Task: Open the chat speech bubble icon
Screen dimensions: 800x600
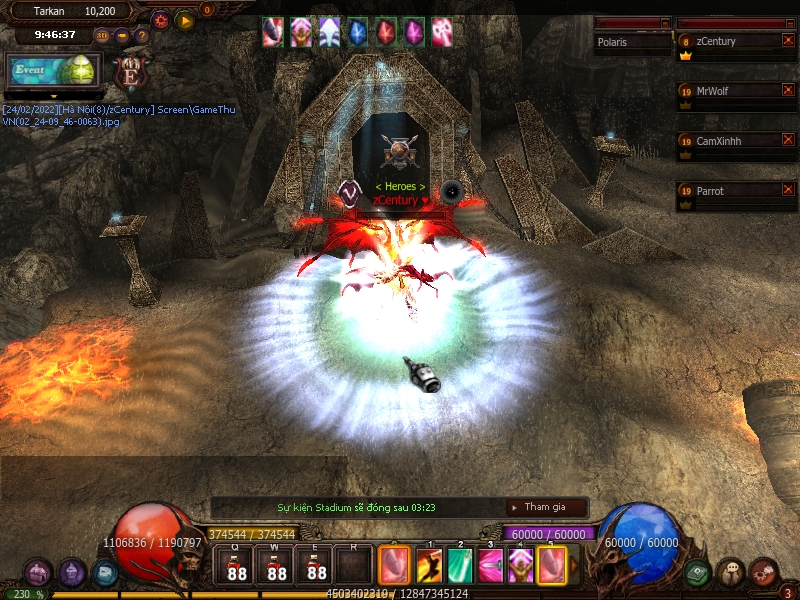Action: tap(731, 572)
